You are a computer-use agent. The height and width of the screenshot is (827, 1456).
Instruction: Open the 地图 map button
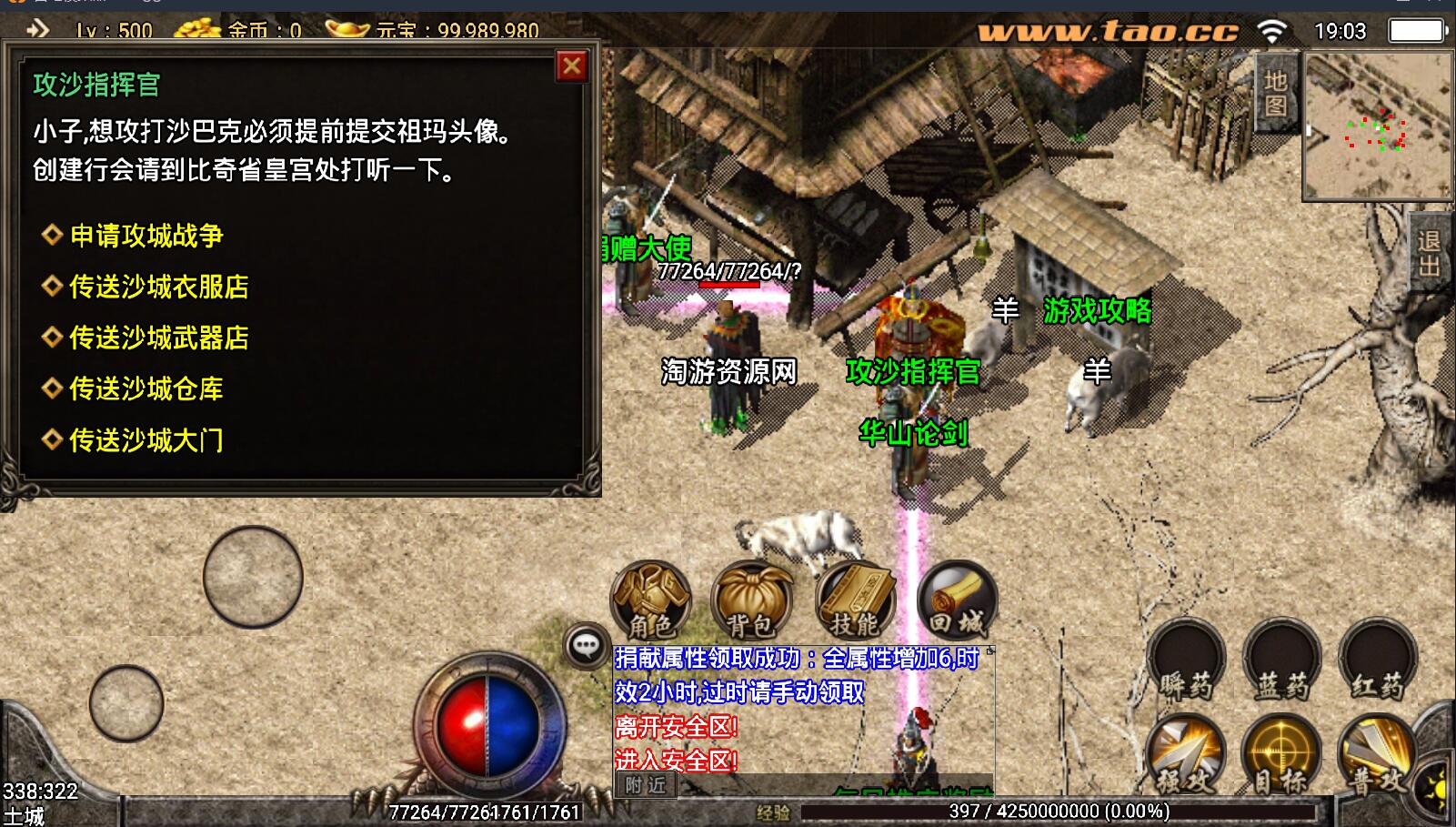pos(1277,93)
